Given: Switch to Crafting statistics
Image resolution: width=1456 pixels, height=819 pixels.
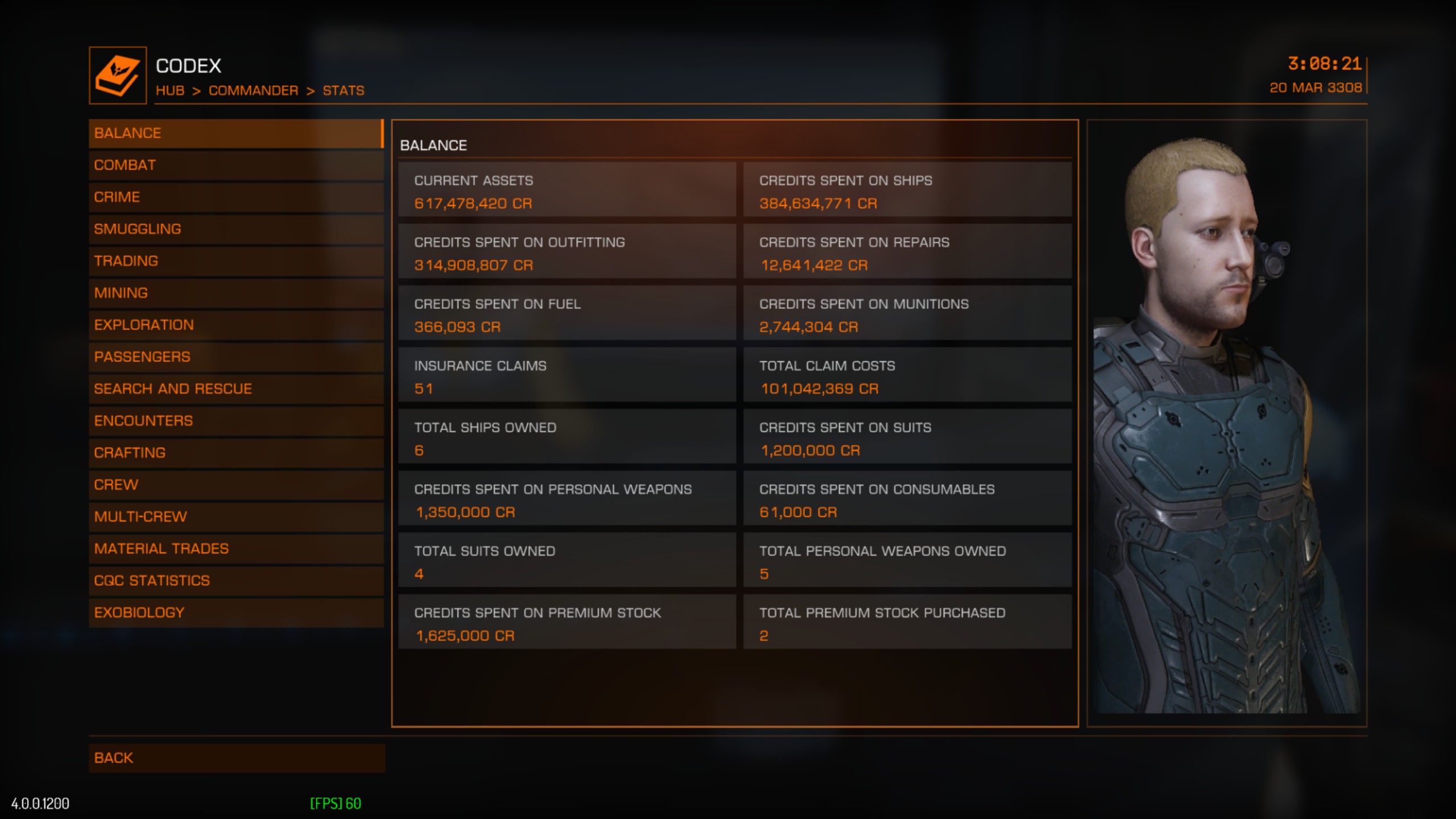Looking at the screenshot, I should click(x=235, y=453).
